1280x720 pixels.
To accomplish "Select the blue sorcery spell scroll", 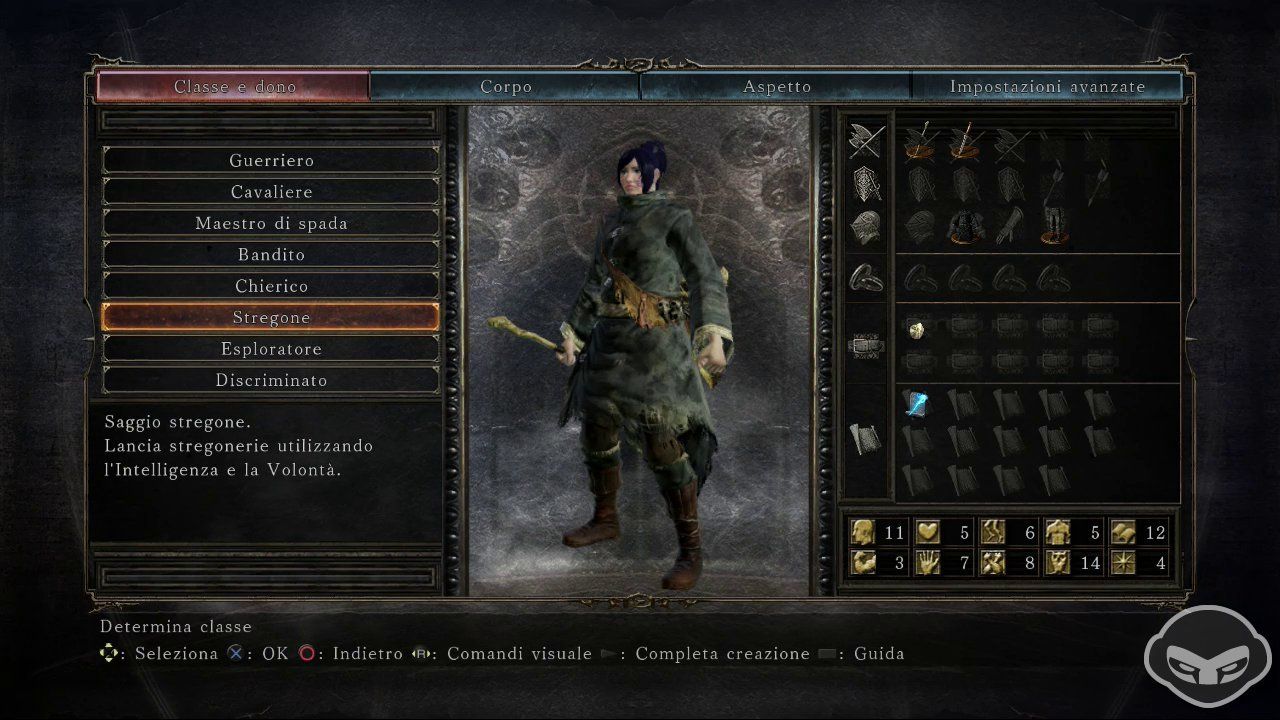I will (918, 405).
